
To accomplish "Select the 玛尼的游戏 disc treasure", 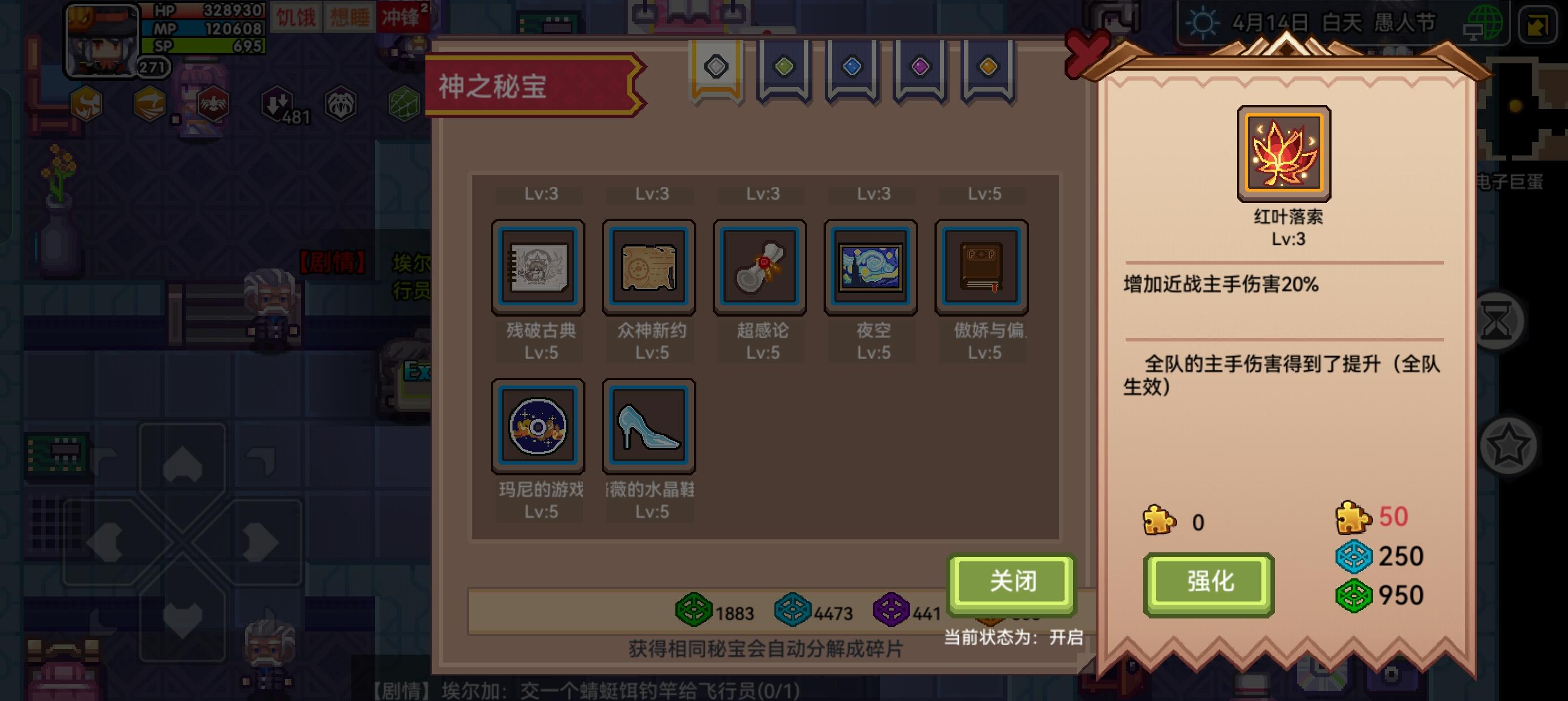I will click(538, 425).
